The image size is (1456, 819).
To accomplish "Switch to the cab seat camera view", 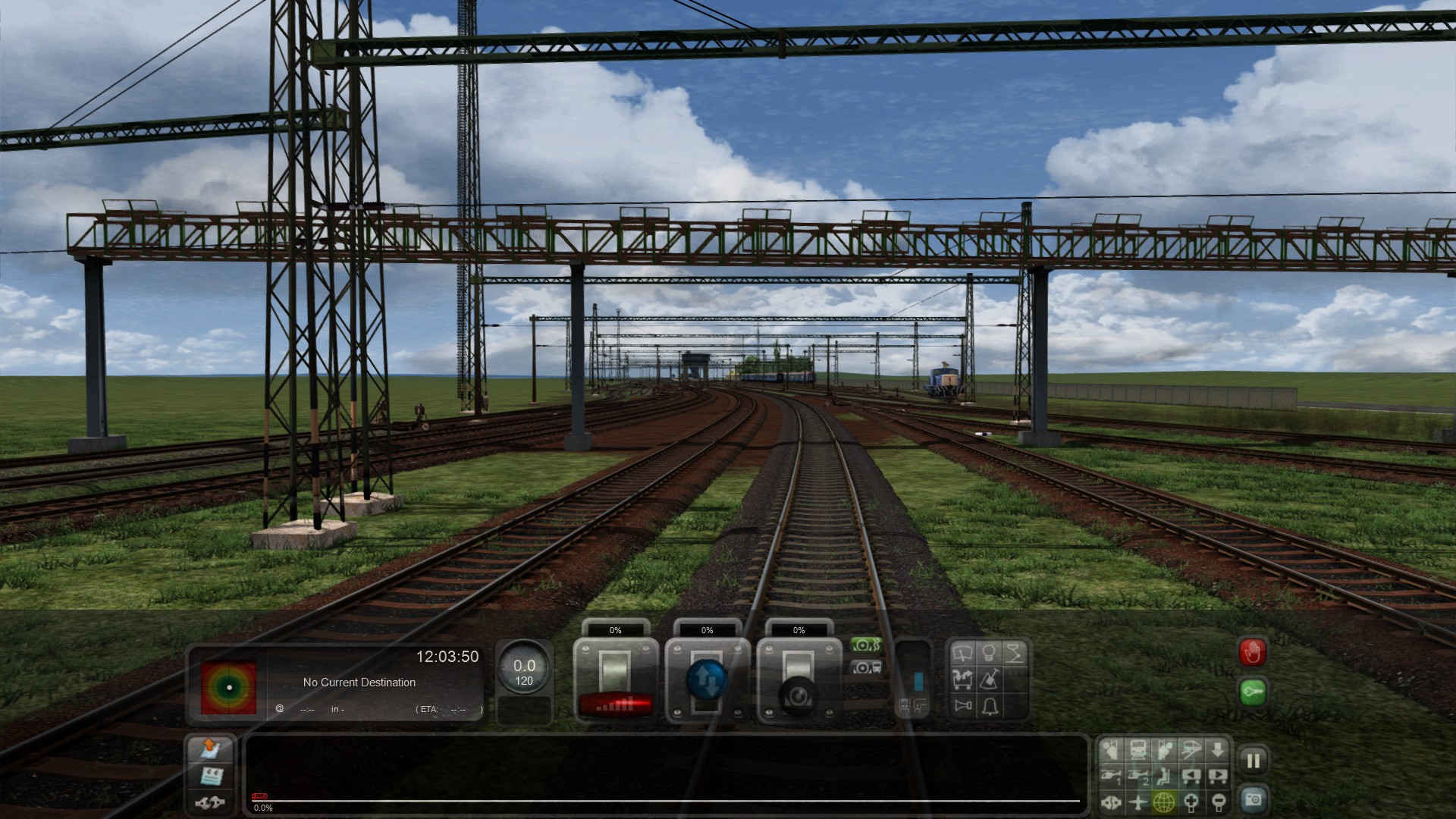I will pos(1164,777).
